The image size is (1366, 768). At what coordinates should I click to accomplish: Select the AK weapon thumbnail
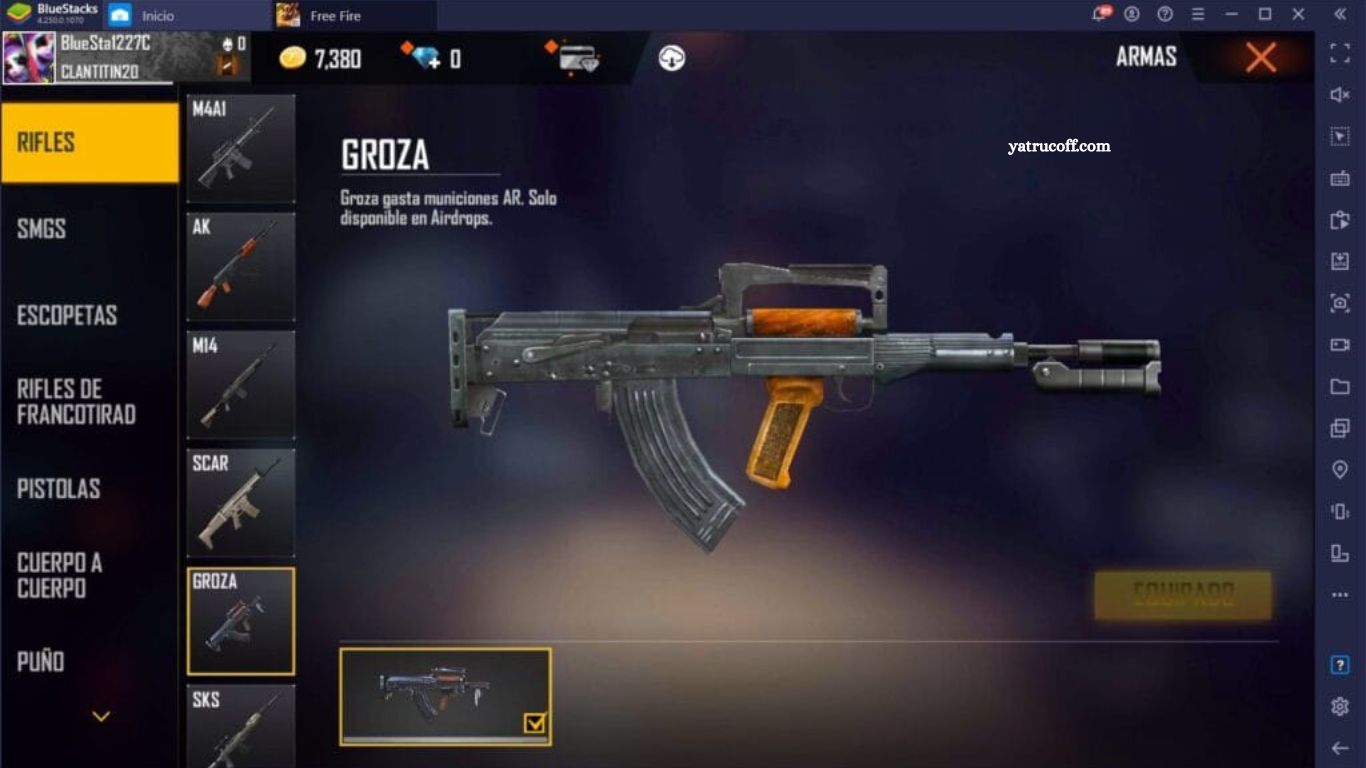(x=240, y=266)
